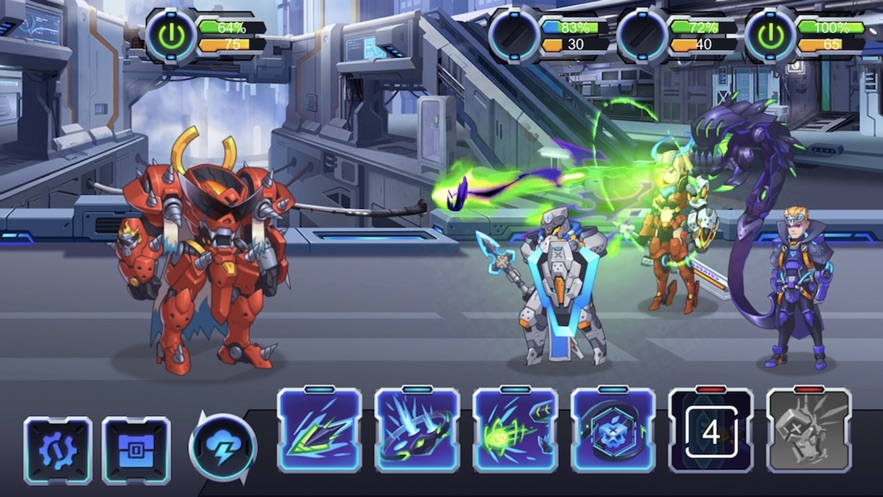The height and width of the screenshot is (497, 883).
Task: Activate the blue hexagon cube skill card
Action: click(x=613, y=432)
